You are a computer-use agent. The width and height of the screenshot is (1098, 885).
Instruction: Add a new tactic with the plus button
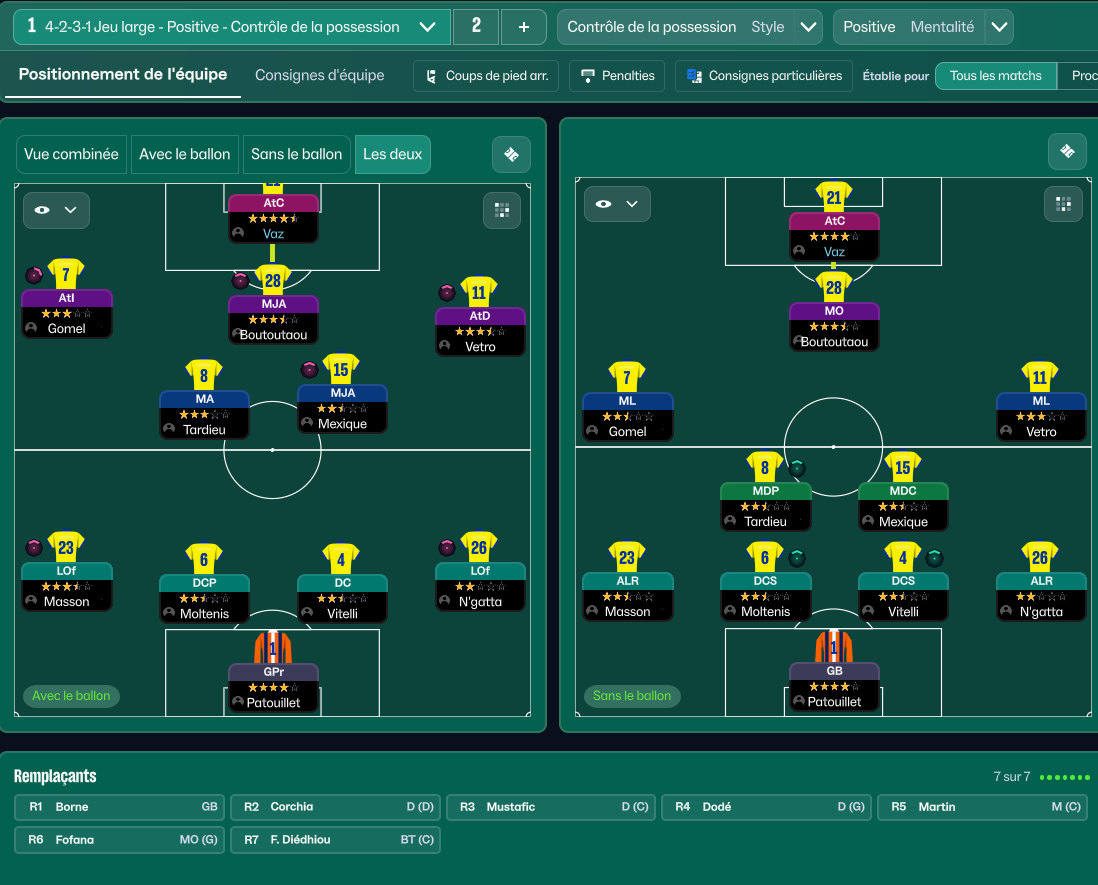[x=524, y=27]
